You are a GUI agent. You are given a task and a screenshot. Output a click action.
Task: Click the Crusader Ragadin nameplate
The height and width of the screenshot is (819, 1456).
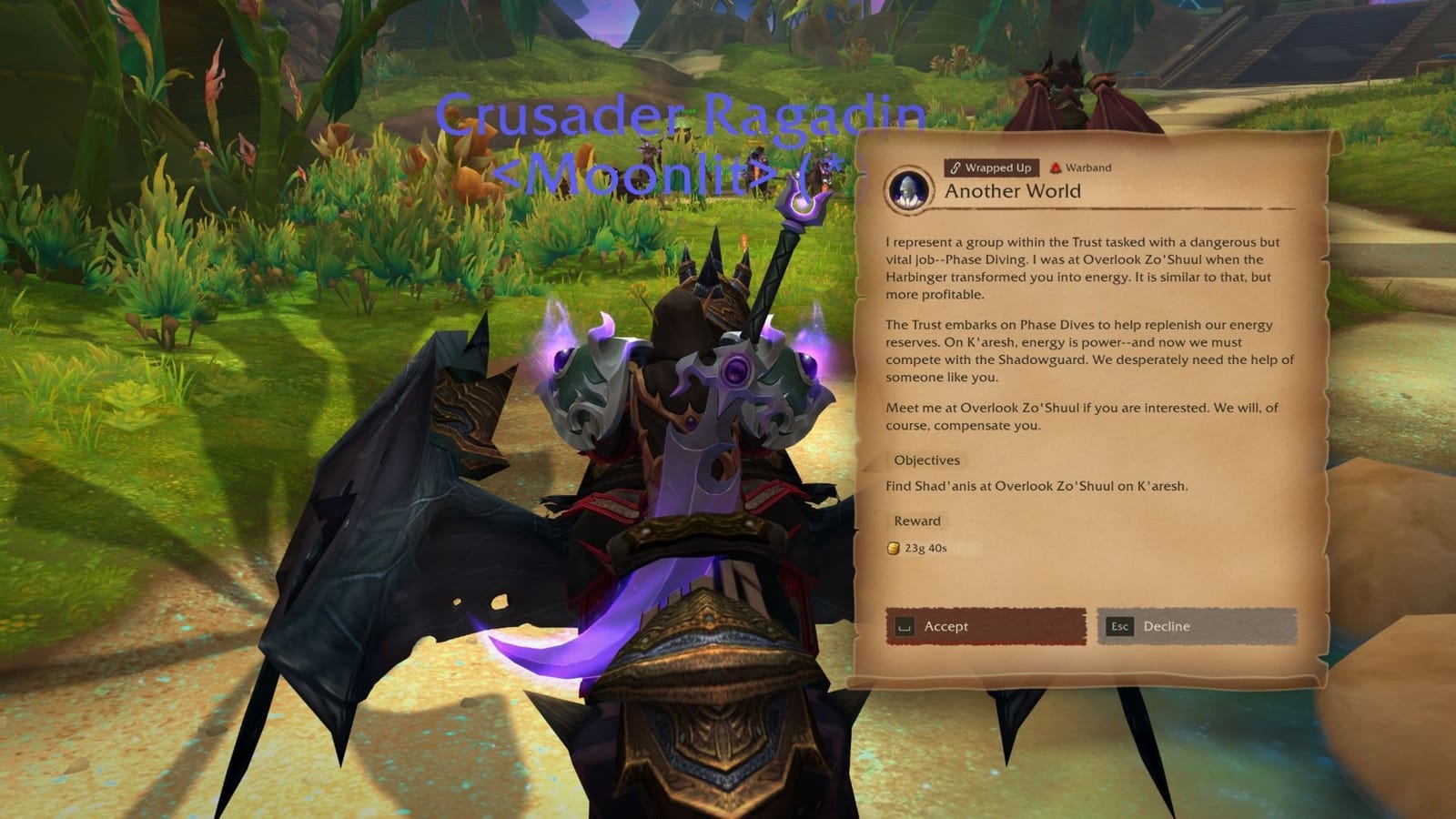(x=678, y=116)
